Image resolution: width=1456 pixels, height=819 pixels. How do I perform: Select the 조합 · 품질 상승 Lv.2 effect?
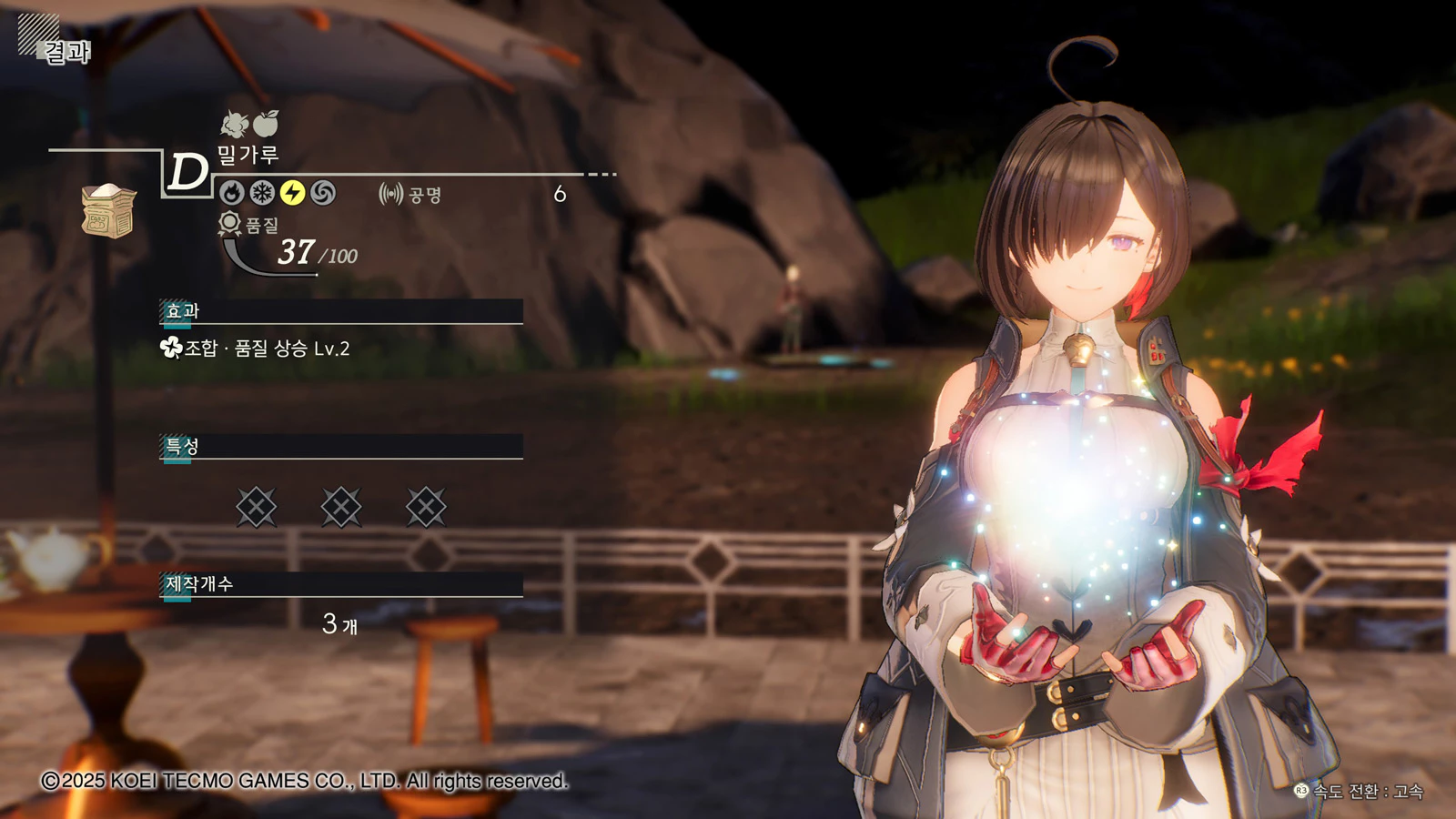pyautogui.click(x=255, y=349)
